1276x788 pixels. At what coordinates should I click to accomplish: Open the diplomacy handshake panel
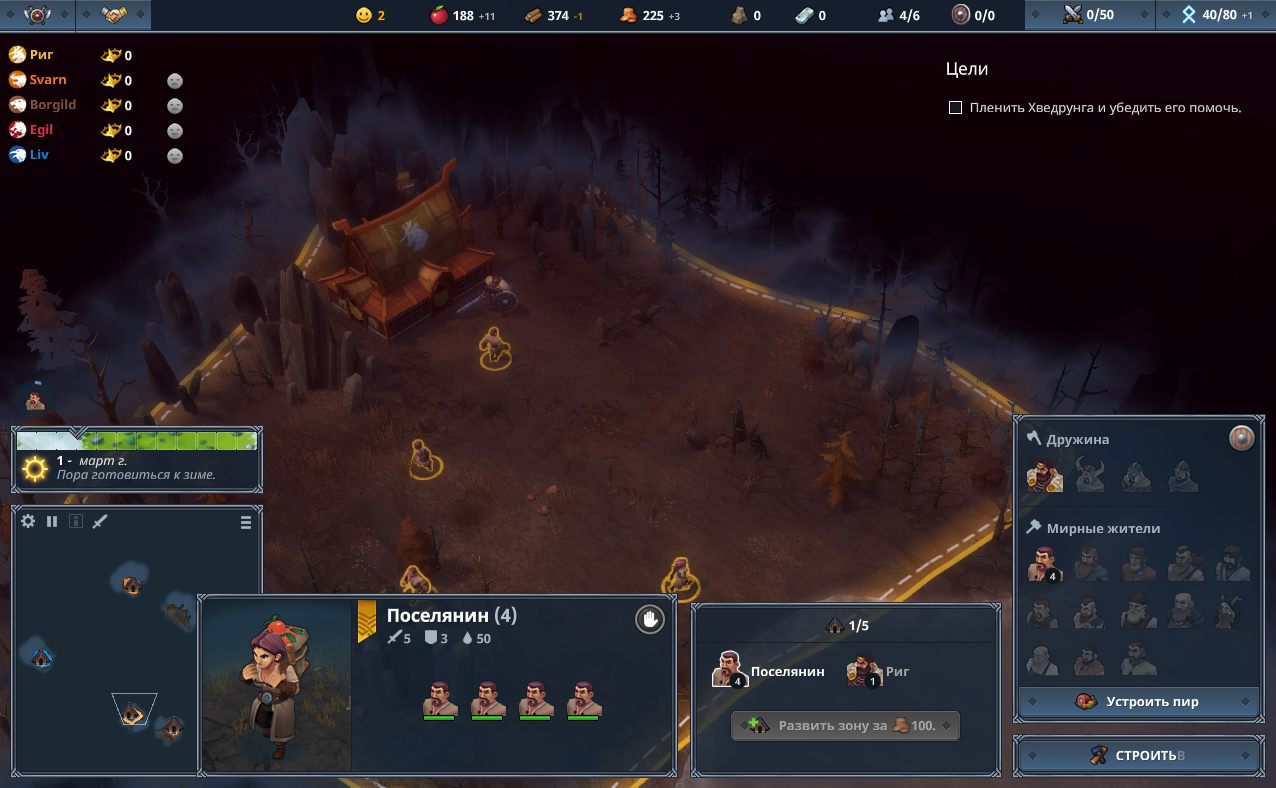pos(114,15)
